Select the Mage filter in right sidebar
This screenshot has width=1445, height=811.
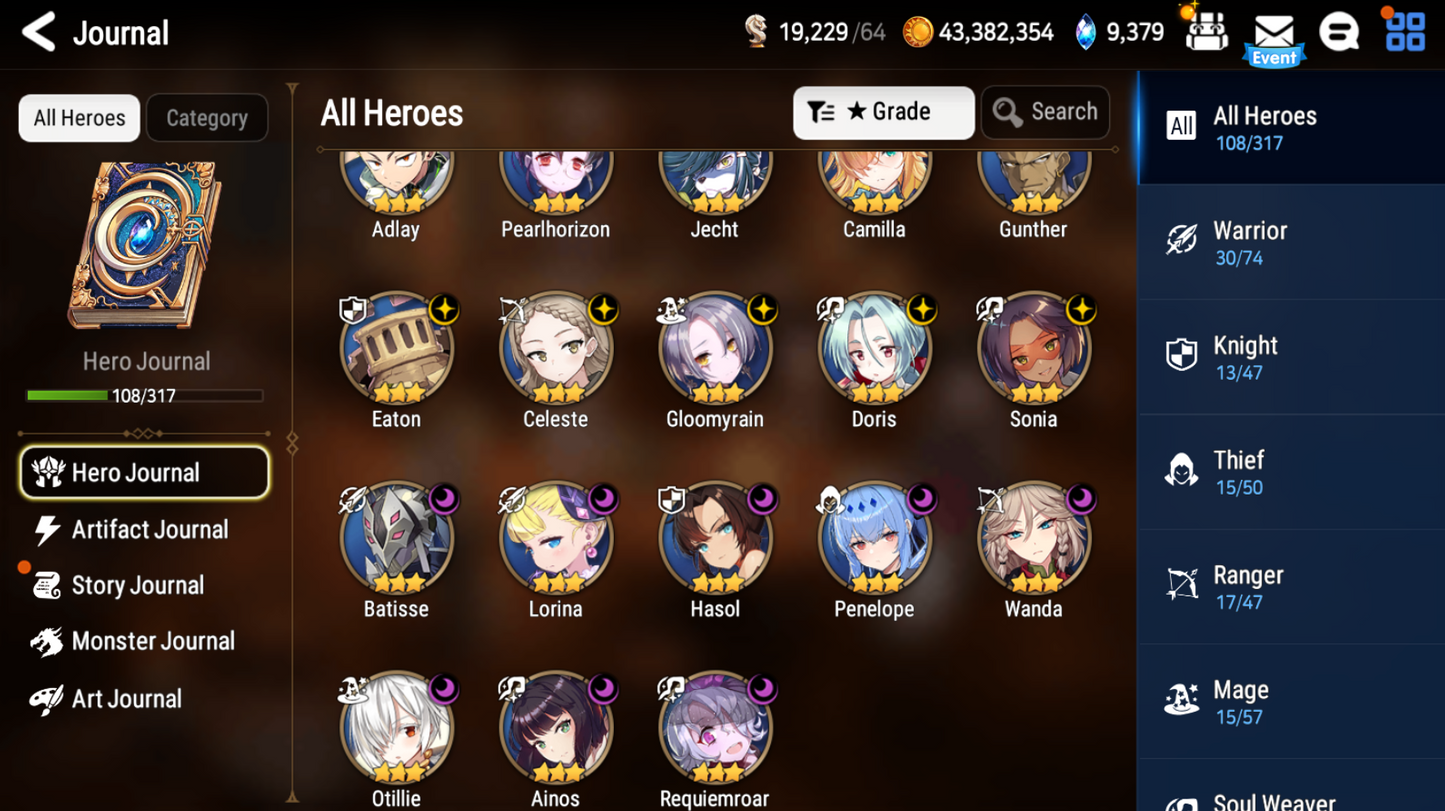pos(1290,700)
